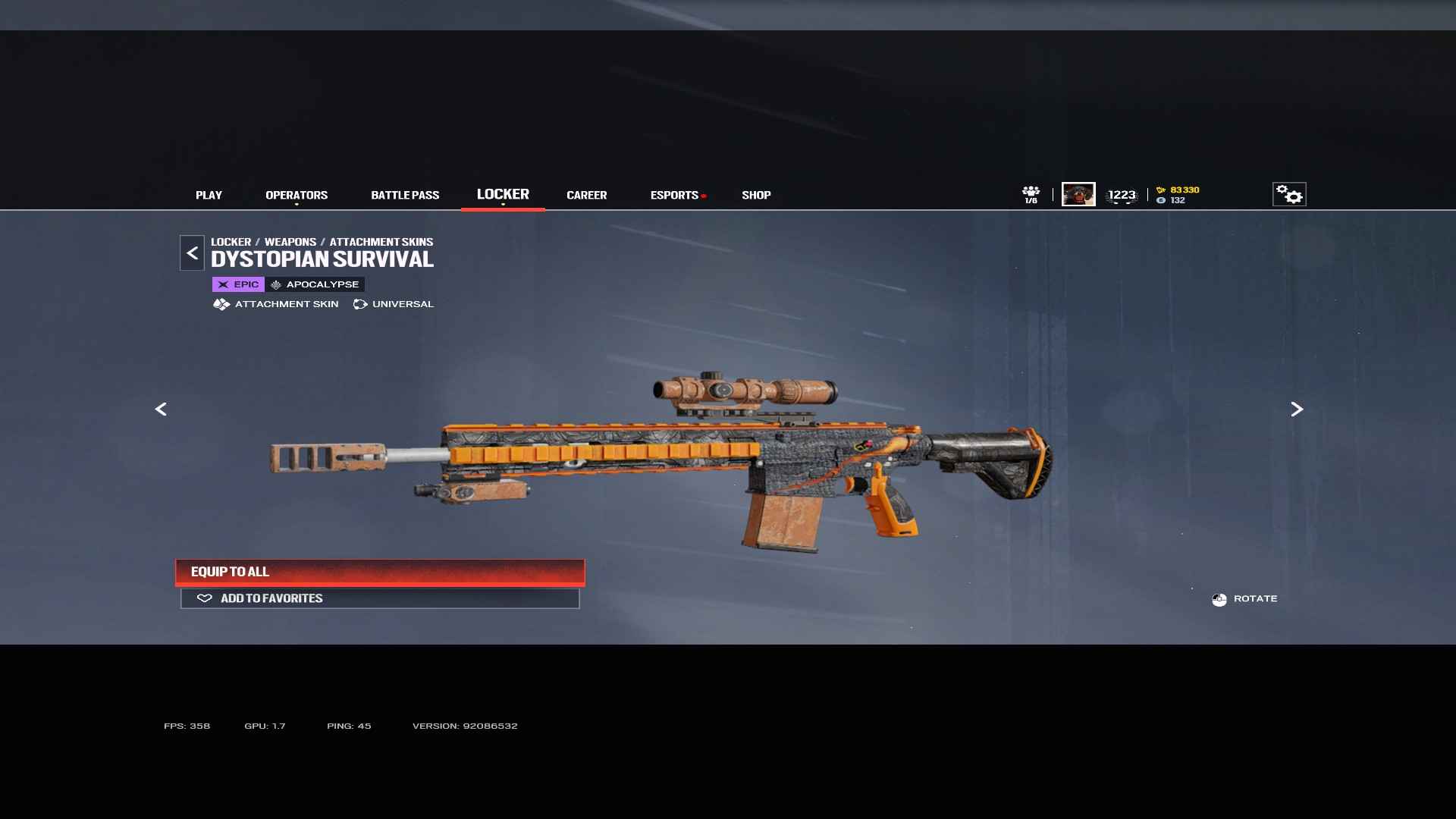This screenshot has height=819, width=1456.
Task: Navigate to Weapons in the breadcrumb
Action: (x=290, y=242)
